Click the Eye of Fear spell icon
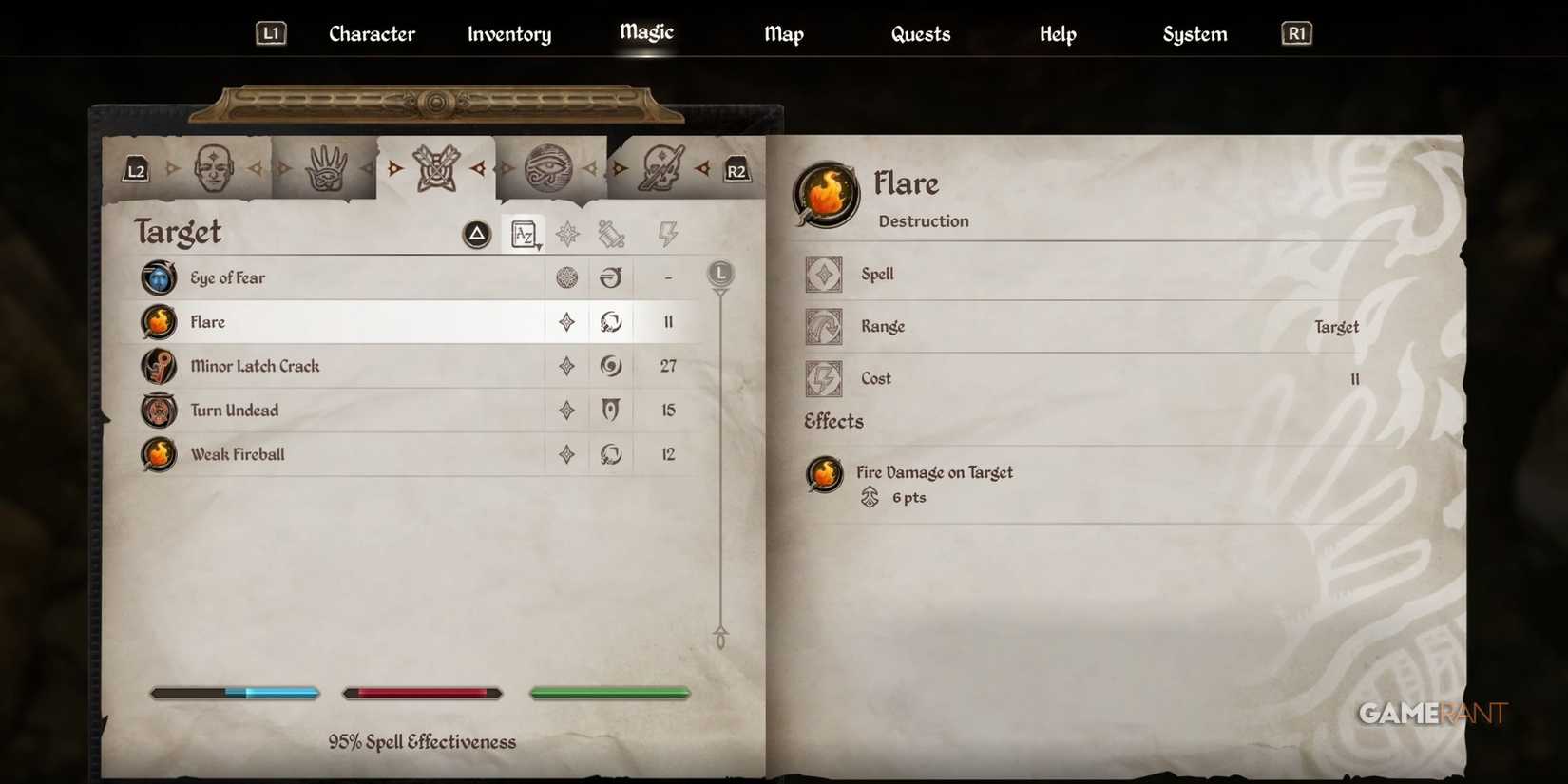1568x784 pixels. point(158,277)
